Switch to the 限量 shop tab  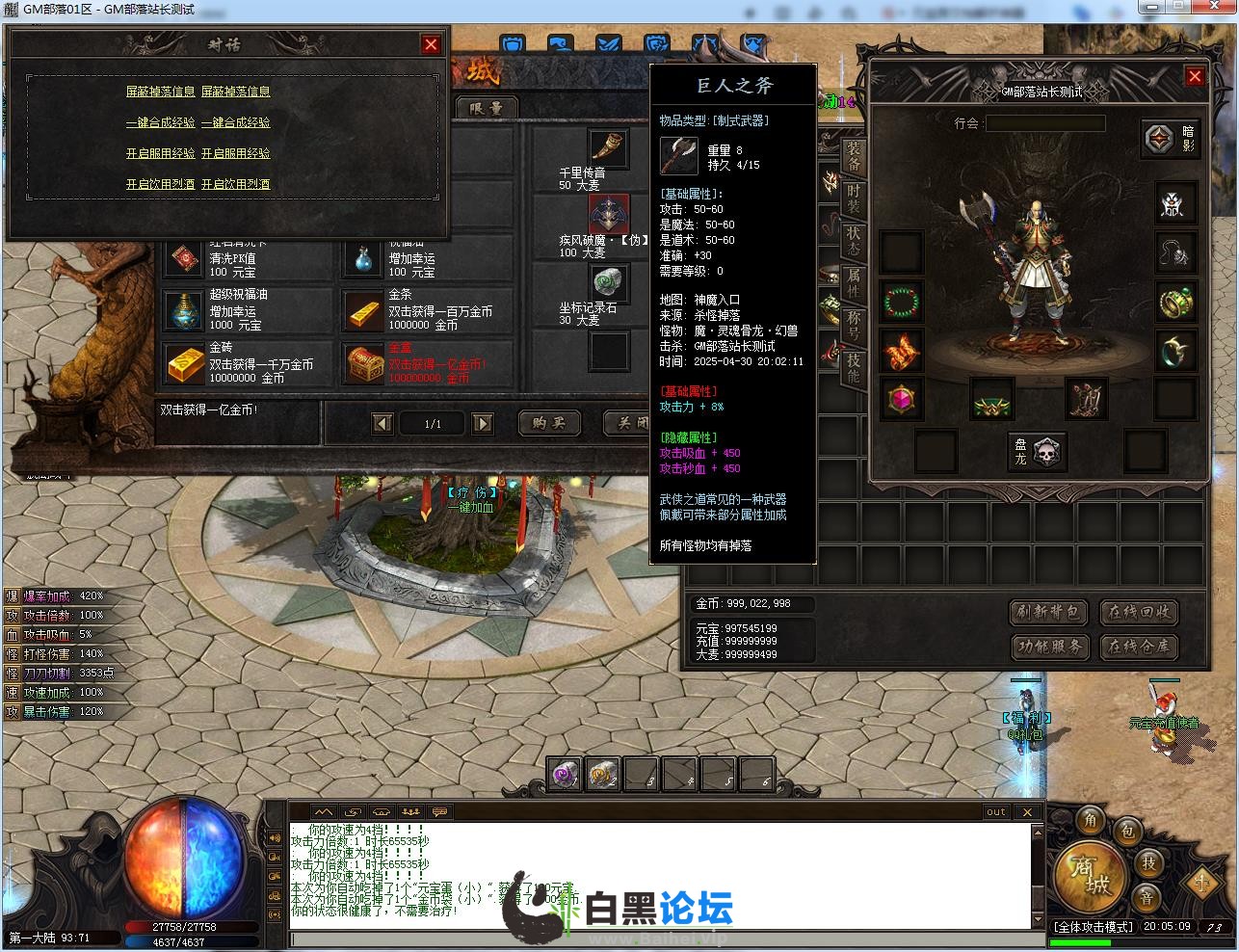point(487,108)
